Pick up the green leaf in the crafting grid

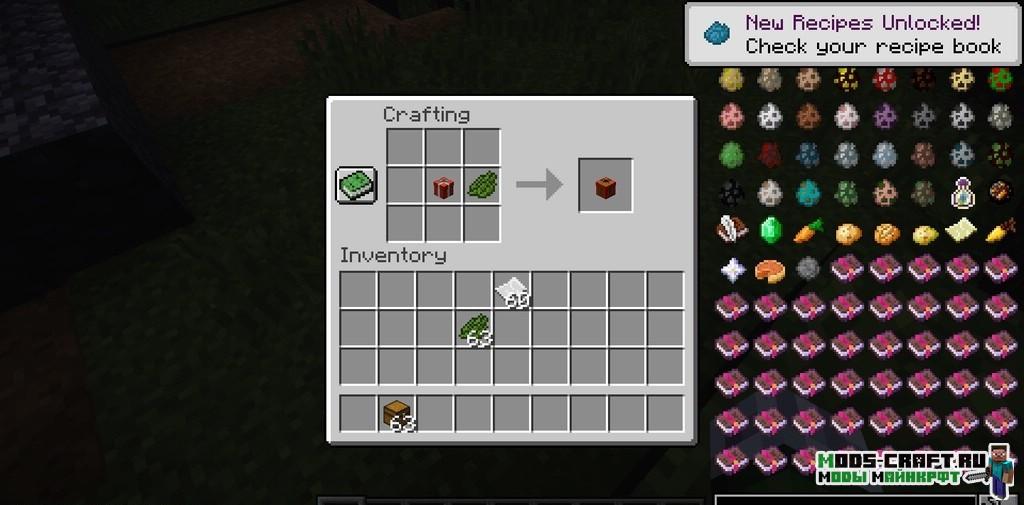pyautogui.click(x=481, y=186)
